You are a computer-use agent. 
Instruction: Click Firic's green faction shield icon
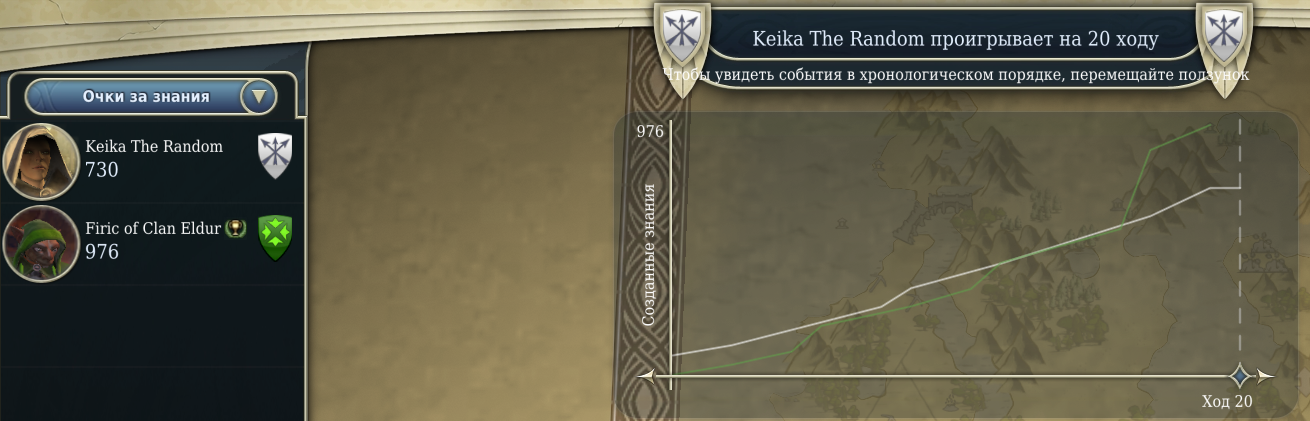(x=274, y=238)
